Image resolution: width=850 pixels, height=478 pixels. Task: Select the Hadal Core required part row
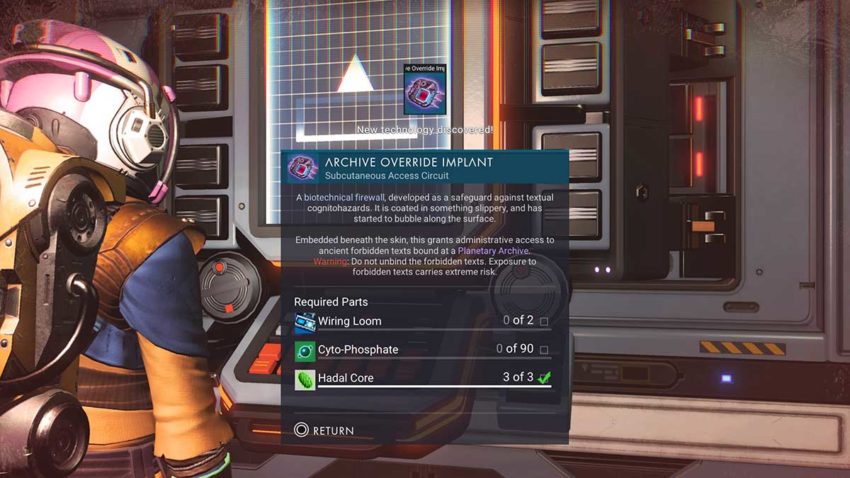click(x=422, y=378)
